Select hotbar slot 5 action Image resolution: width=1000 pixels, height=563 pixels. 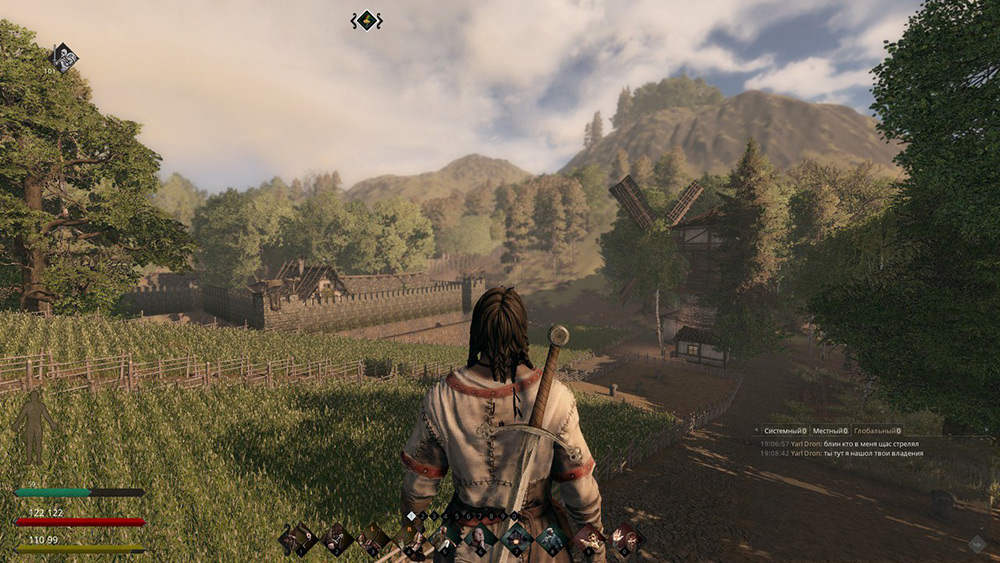[445, 539]
